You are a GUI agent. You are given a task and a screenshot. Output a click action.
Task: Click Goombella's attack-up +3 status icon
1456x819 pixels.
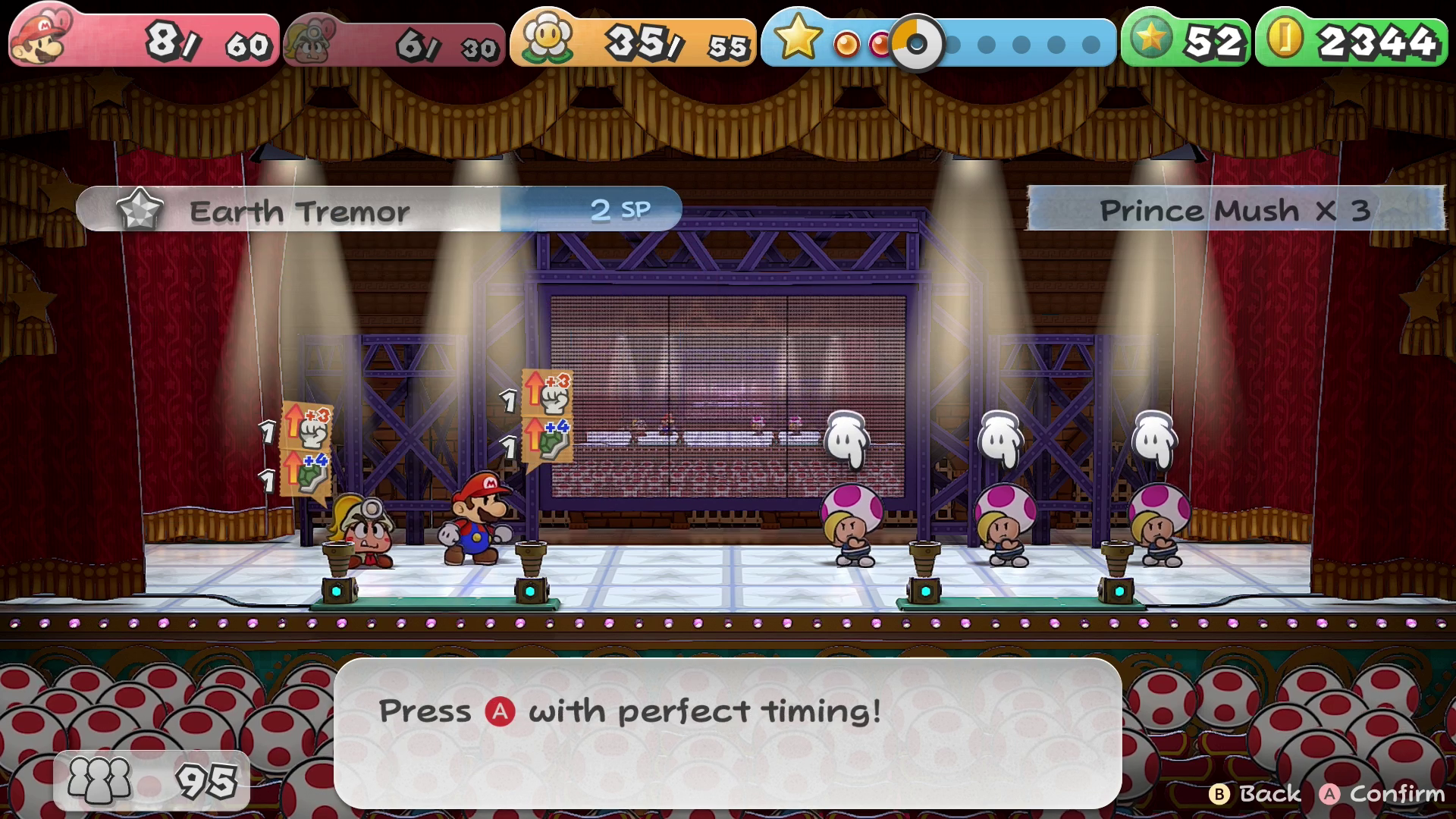click(306, 425)
